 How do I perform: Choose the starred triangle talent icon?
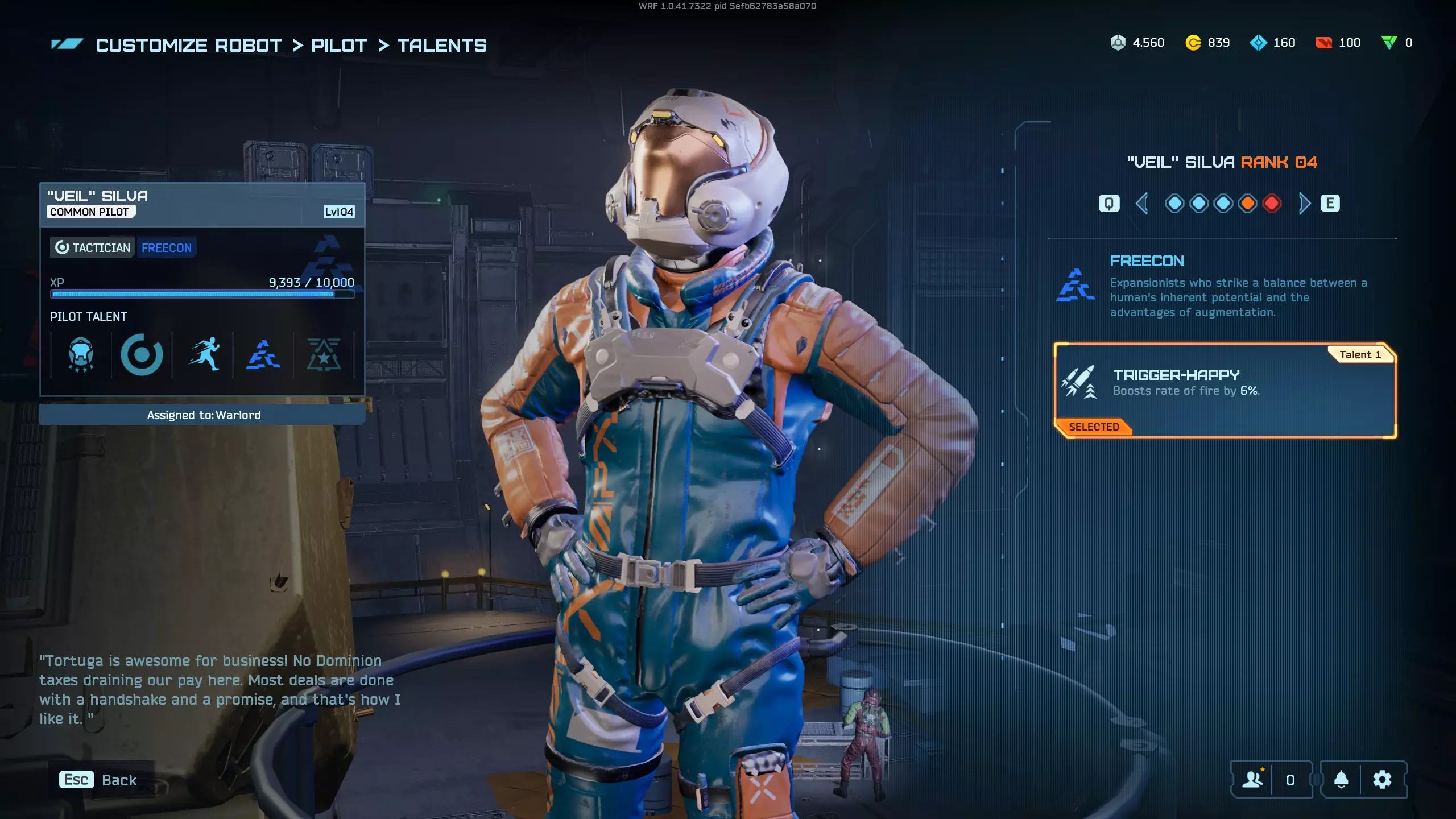point(324,355)
